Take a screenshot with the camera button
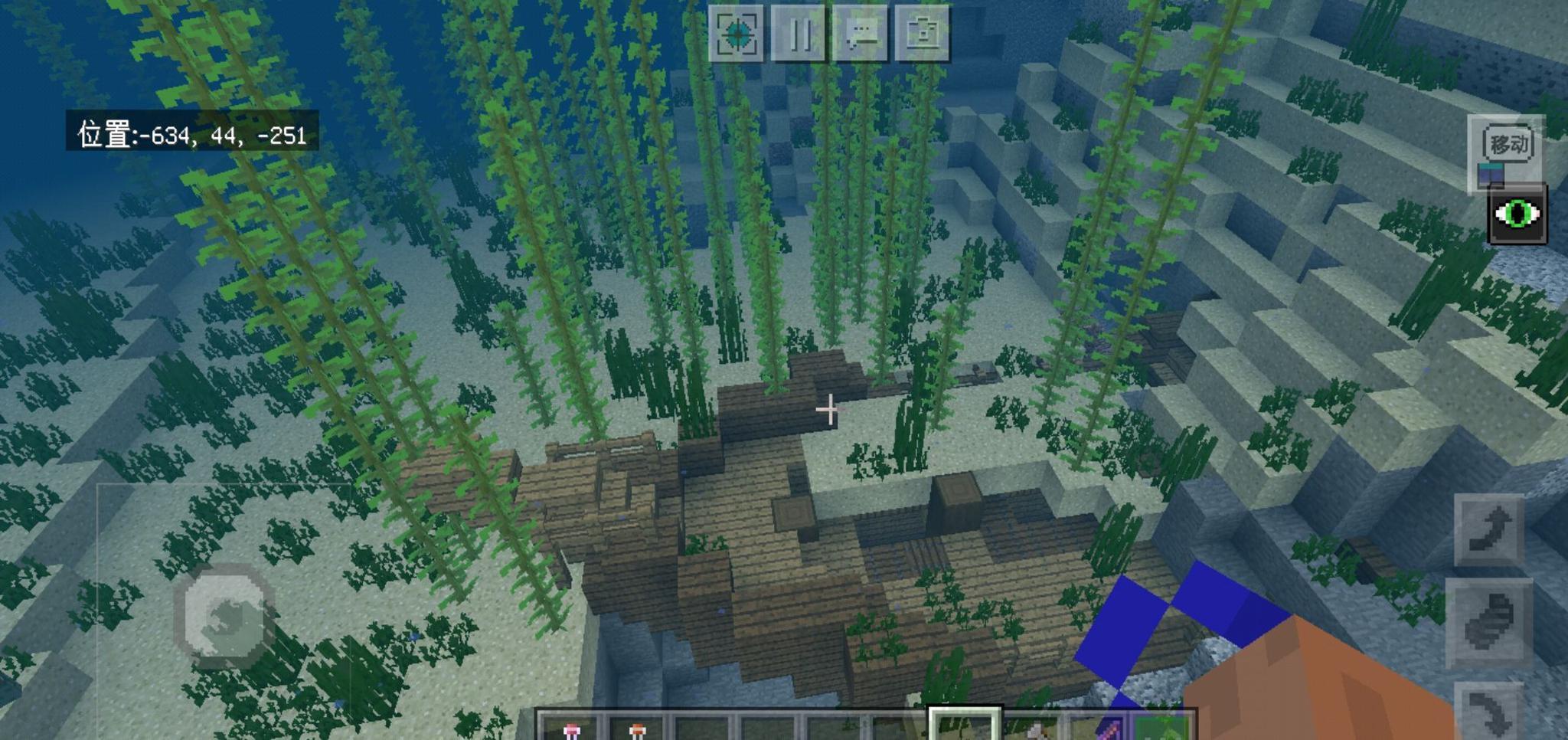 923,34
